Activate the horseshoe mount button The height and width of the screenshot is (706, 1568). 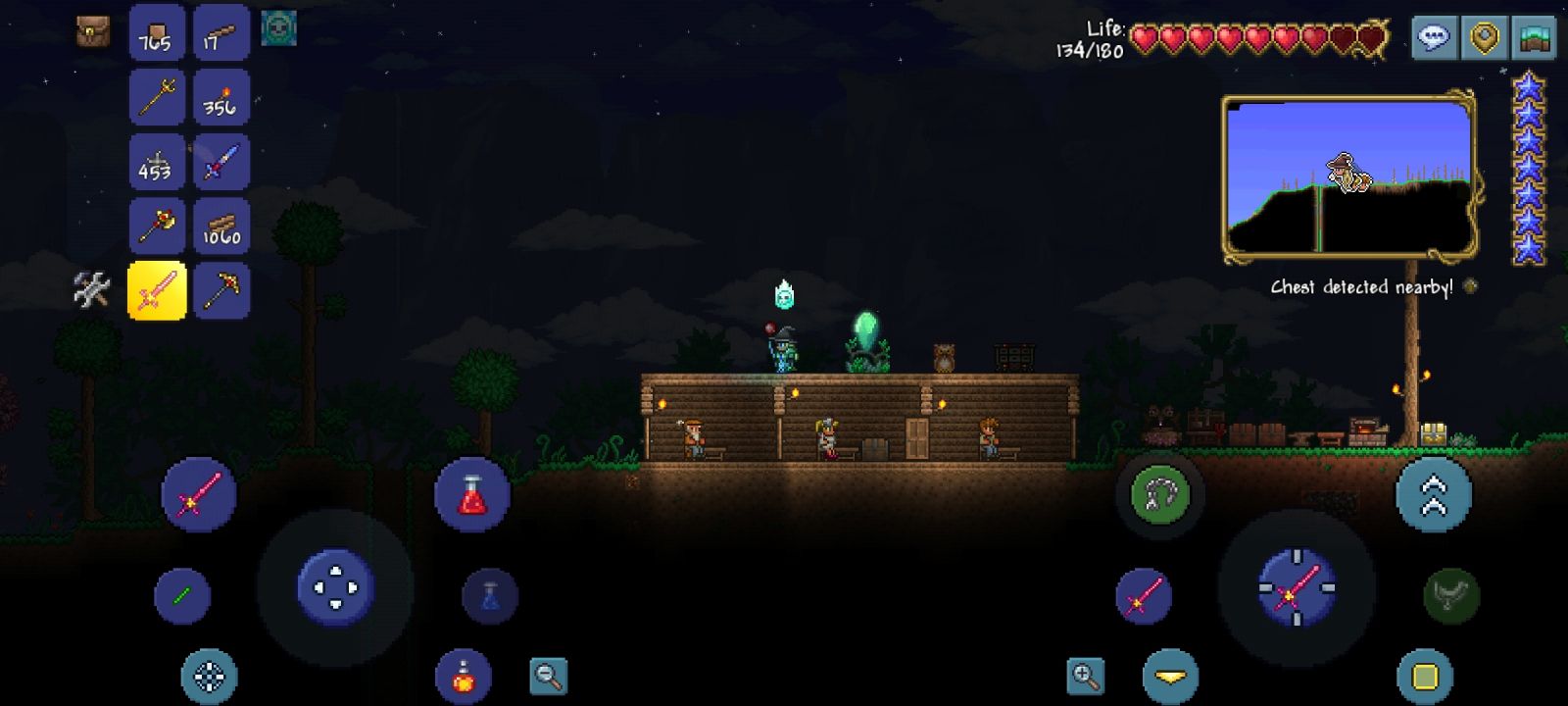(x=1160, y=494)
